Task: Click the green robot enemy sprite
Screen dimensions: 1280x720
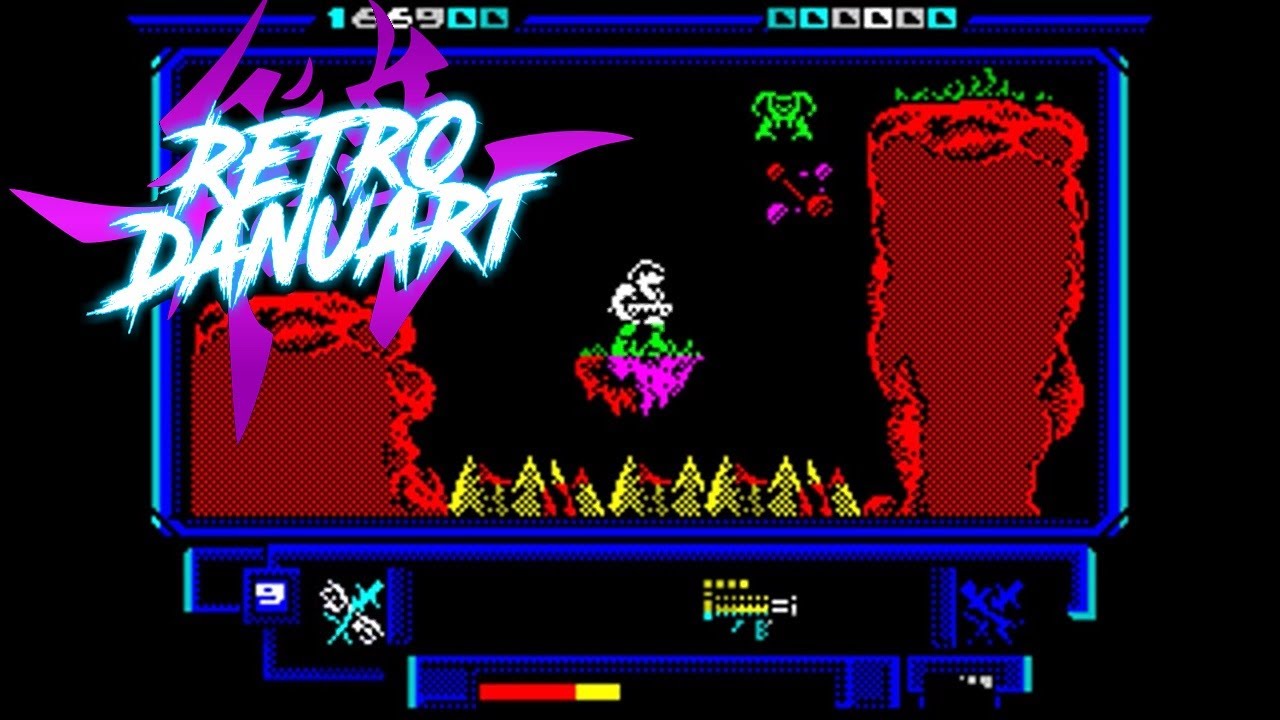Action: [x=785, y=112]
